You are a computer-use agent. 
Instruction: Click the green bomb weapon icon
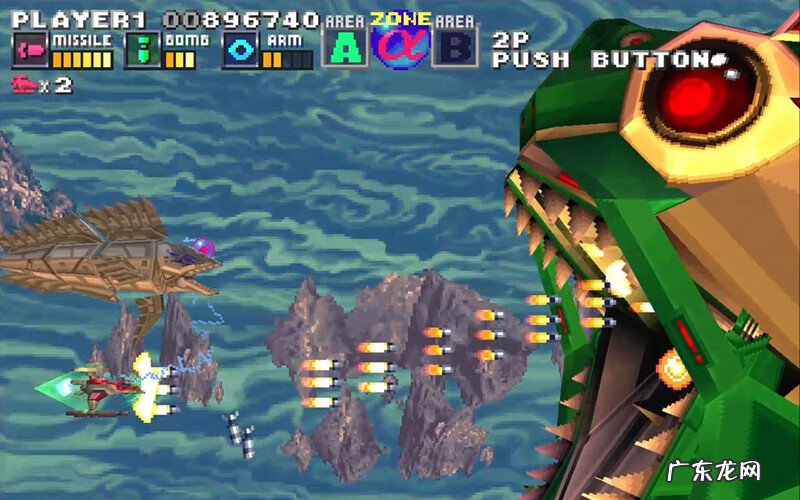(x=143, y=50)
